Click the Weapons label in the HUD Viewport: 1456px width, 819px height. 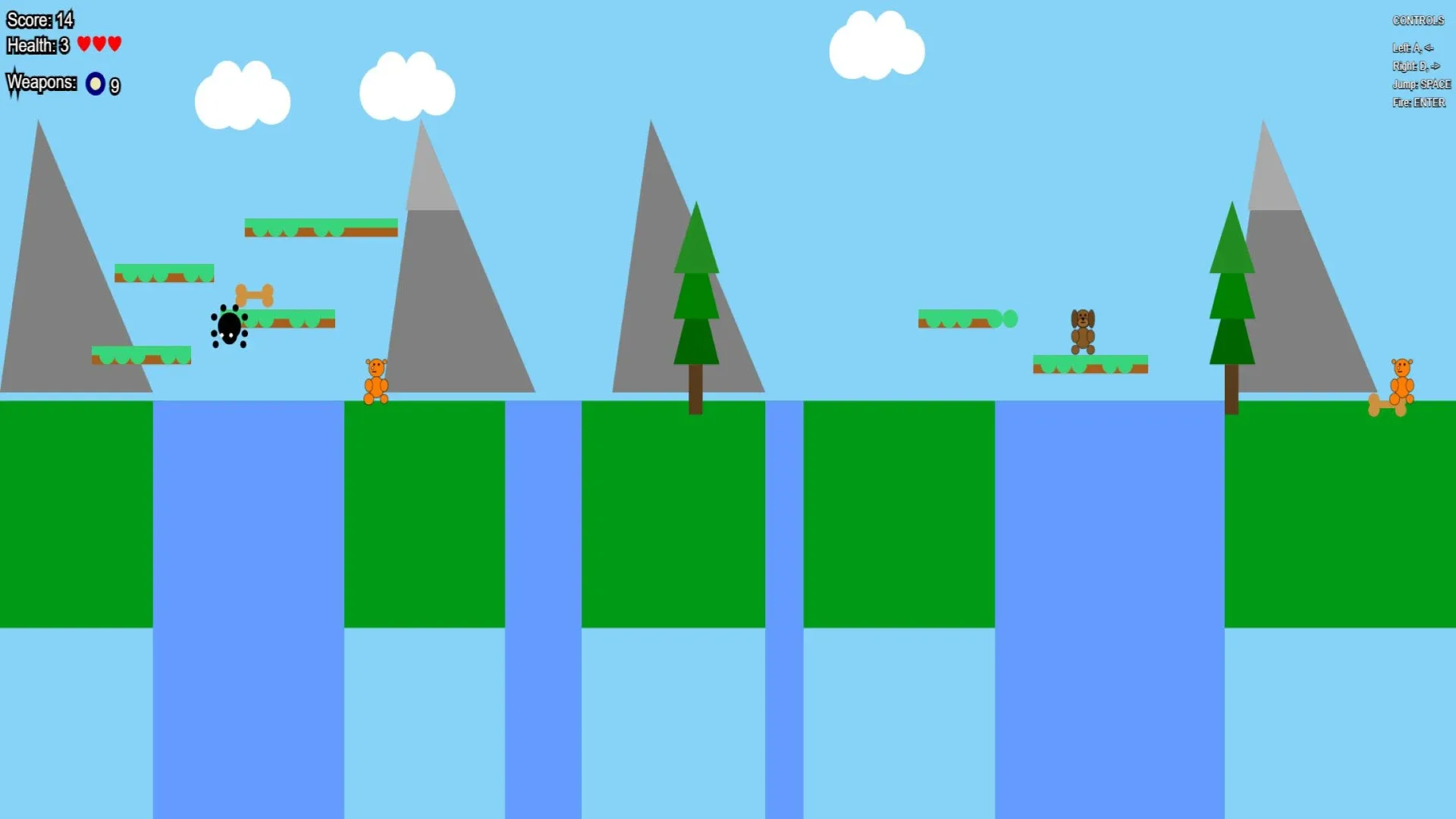coord(42,83)
